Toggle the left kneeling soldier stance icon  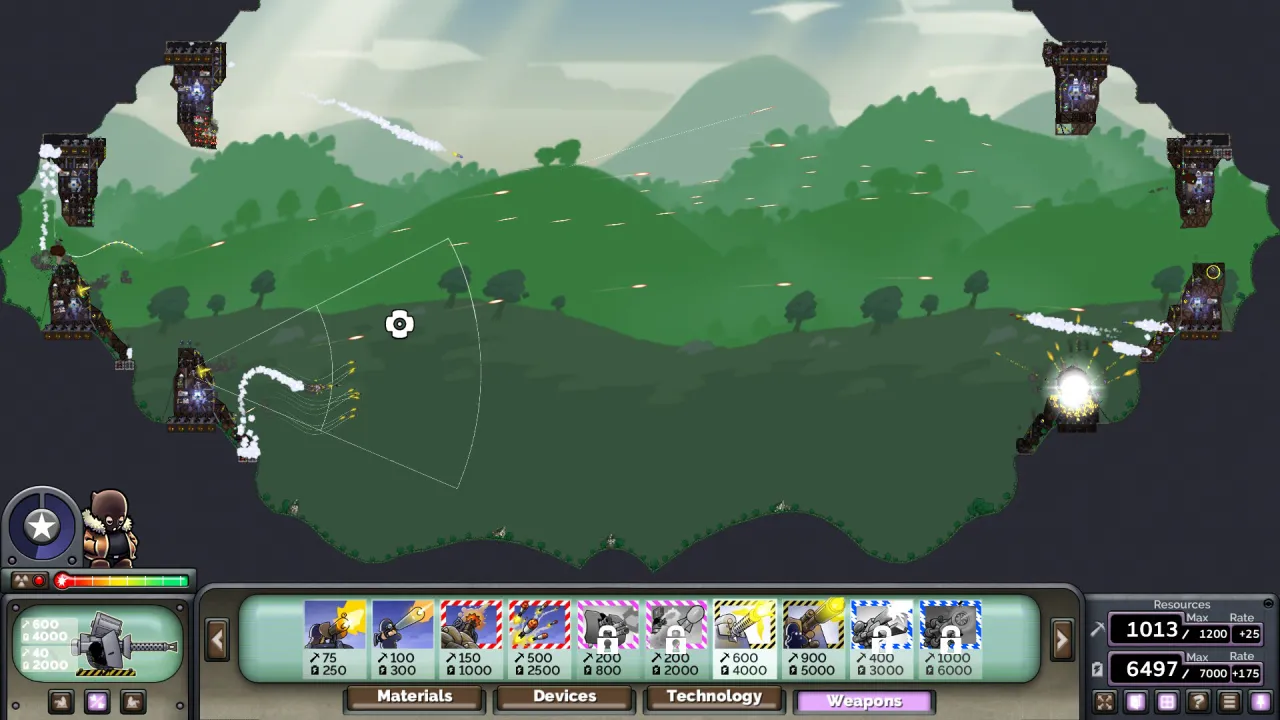coord(62,702)
